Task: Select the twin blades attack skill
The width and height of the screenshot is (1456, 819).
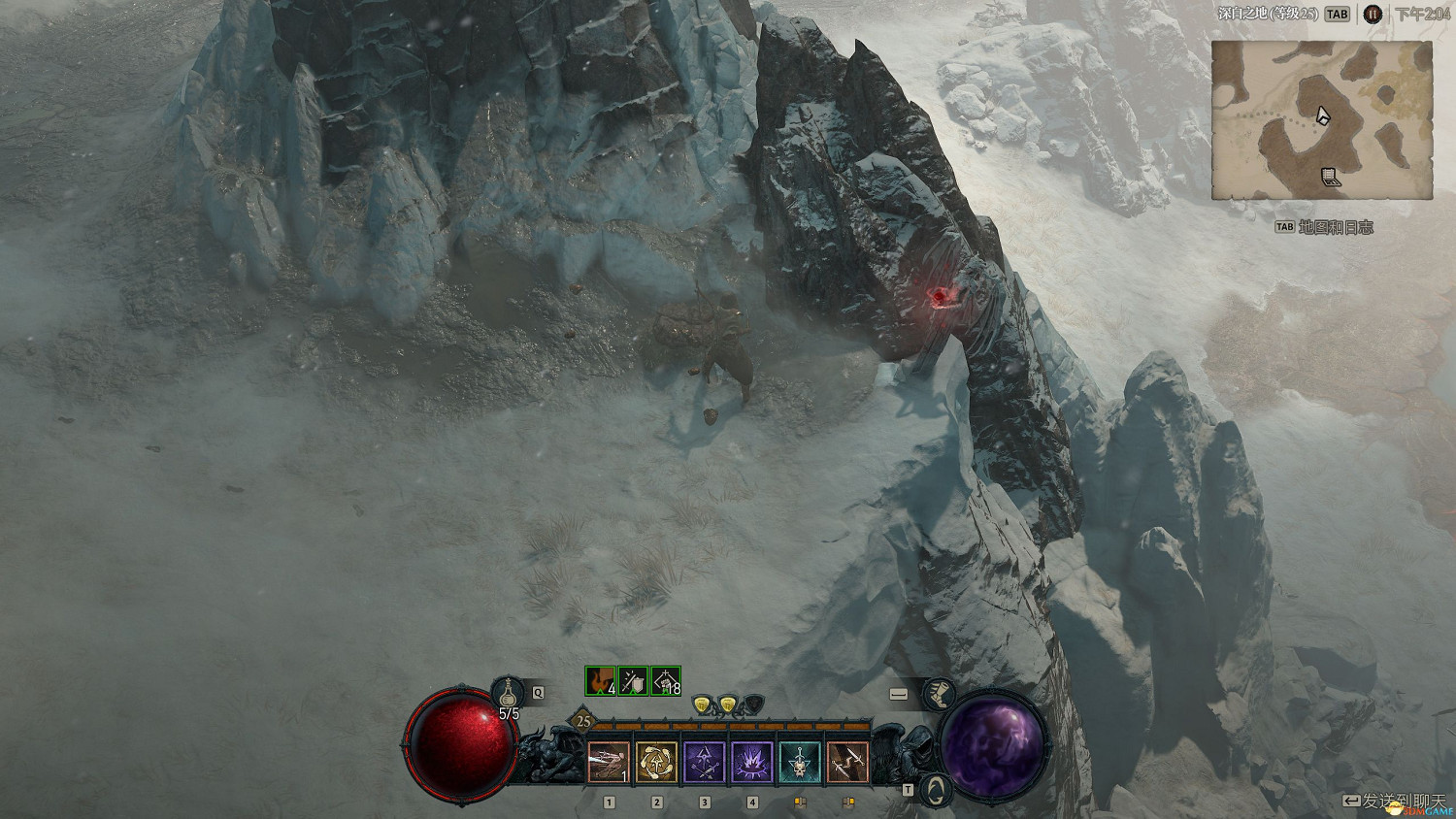Action: pyautogui.click(x=846, y=762)
